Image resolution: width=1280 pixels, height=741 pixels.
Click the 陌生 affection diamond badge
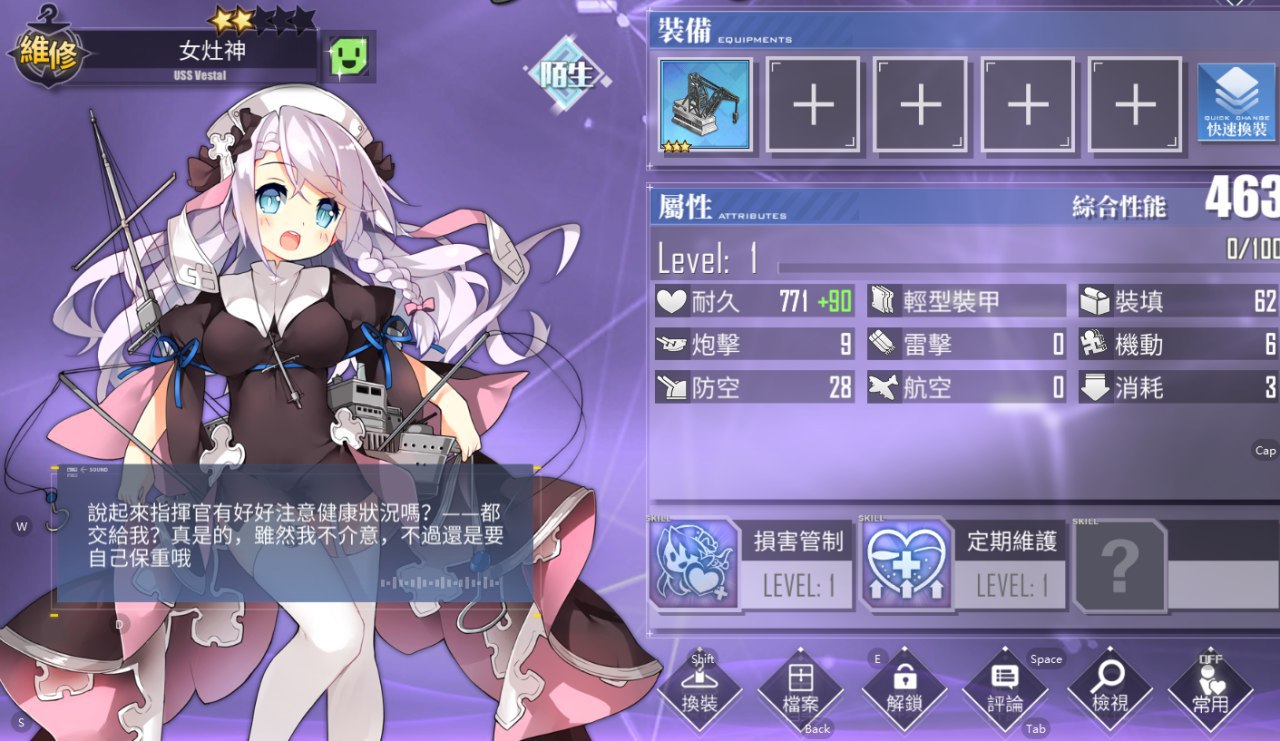tap(567, 75)
